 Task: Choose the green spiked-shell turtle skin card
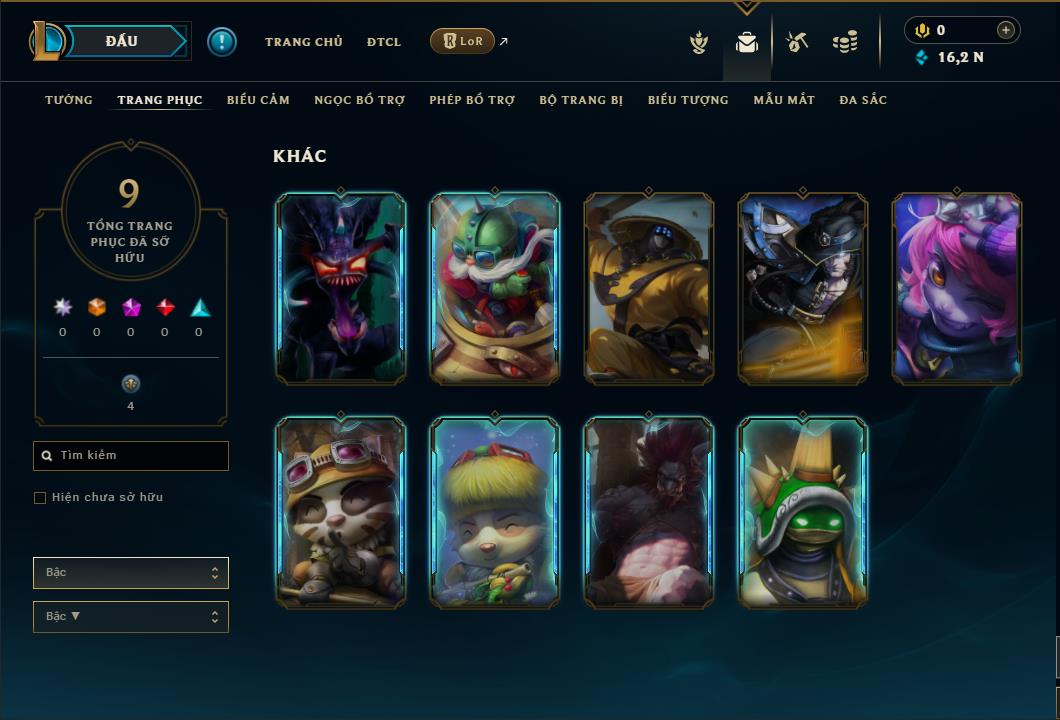coord(803,512)
